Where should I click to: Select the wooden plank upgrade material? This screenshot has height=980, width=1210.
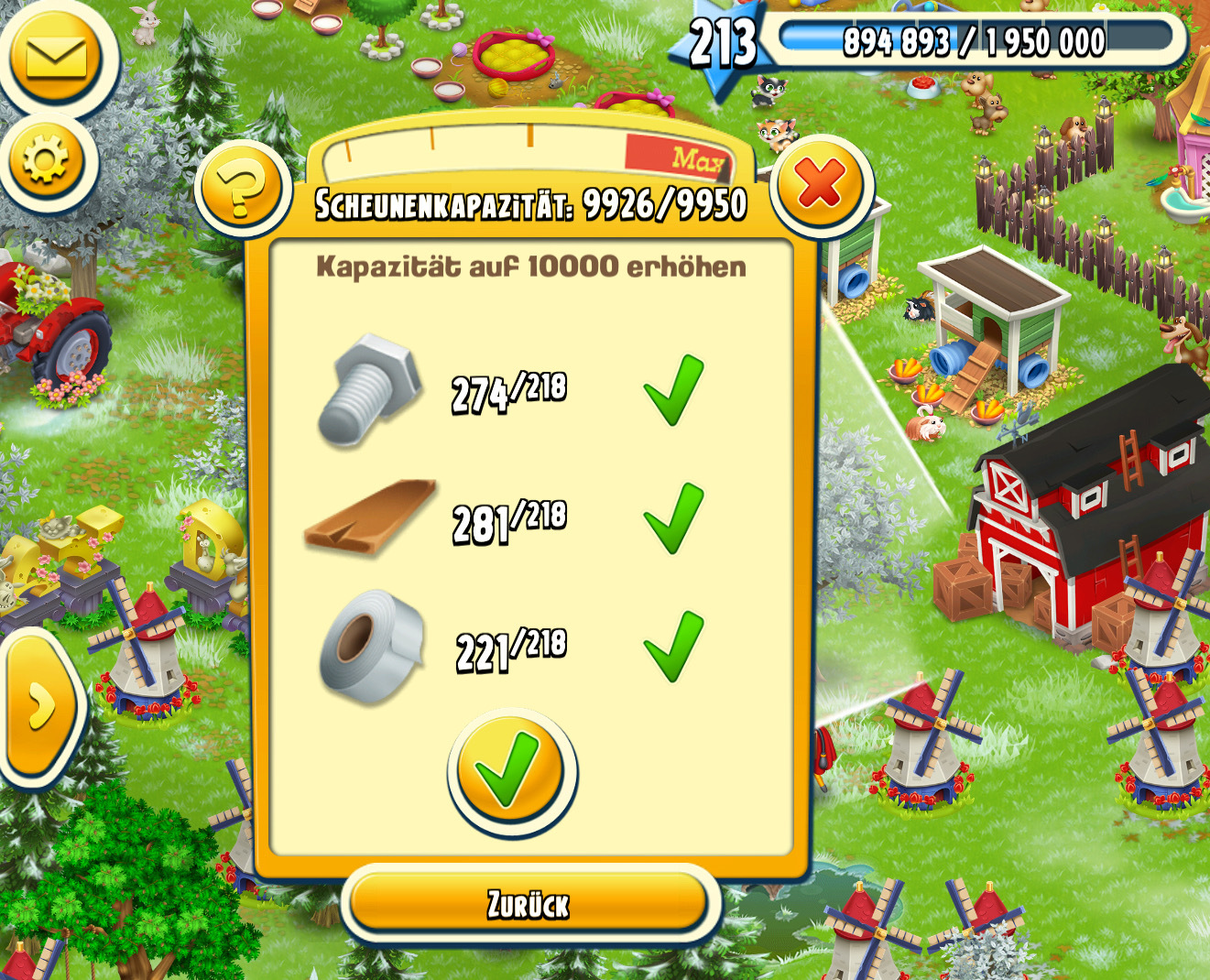coord(371,518)
